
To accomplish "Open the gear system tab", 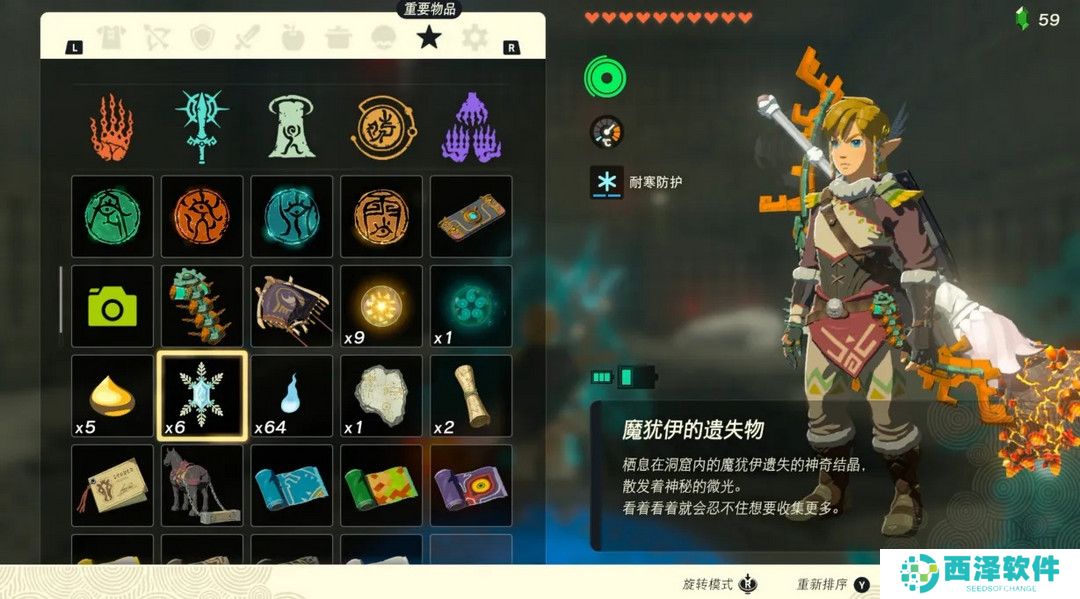I will (474, 38).
